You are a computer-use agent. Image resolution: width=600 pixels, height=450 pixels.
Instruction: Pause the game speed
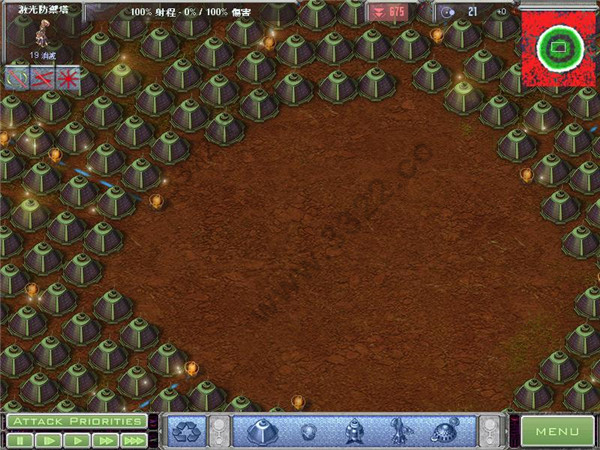(18, 440)
